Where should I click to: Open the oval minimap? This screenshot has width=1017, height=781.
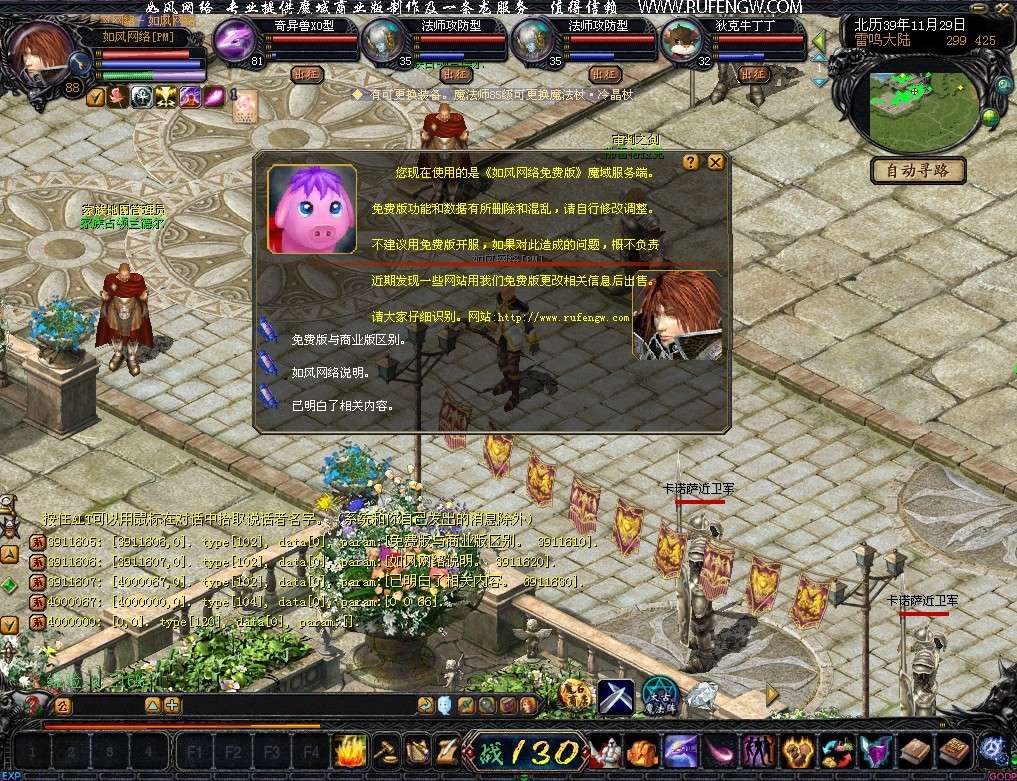pos(923,107)
